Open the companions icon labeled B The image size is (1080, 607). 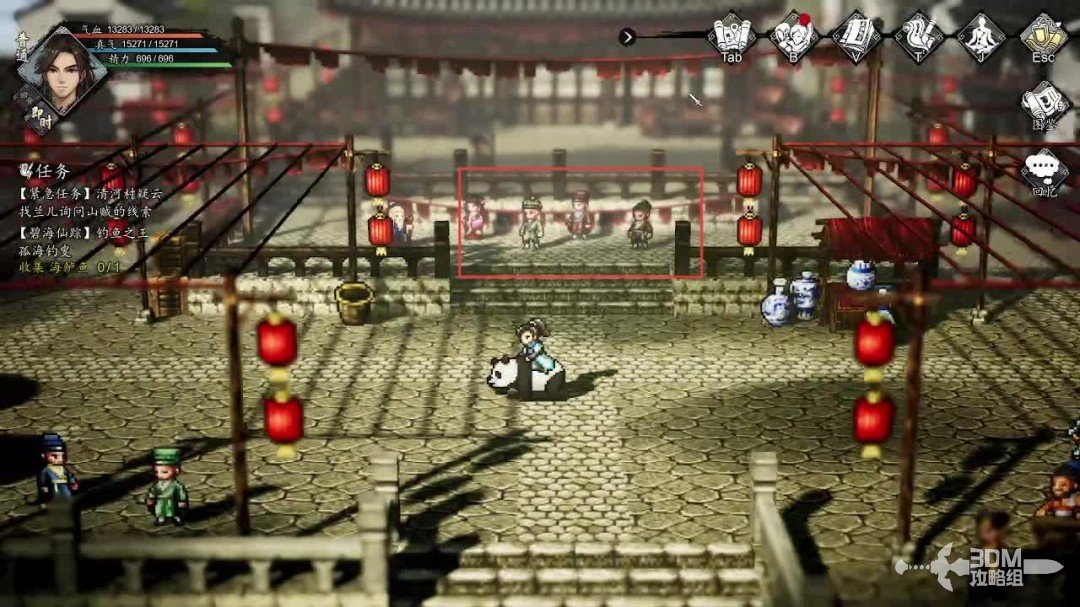click(793, 36)
